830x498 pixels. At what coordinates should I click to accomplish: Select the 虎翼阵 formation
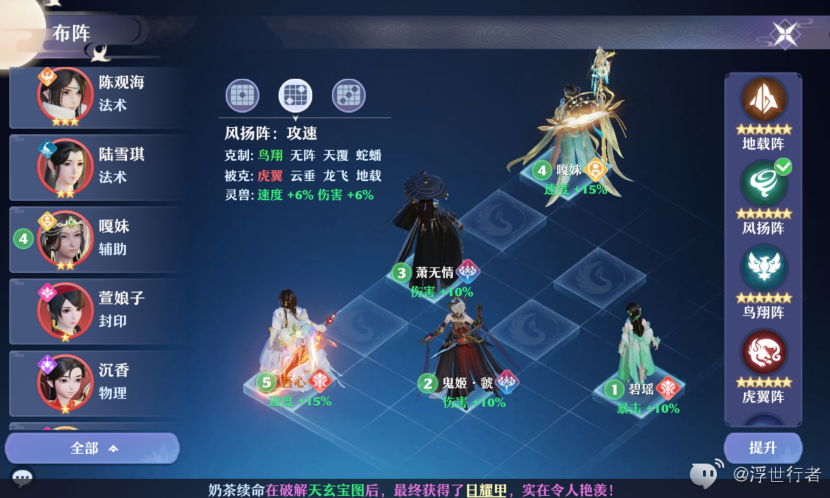[x=764, y=357]
